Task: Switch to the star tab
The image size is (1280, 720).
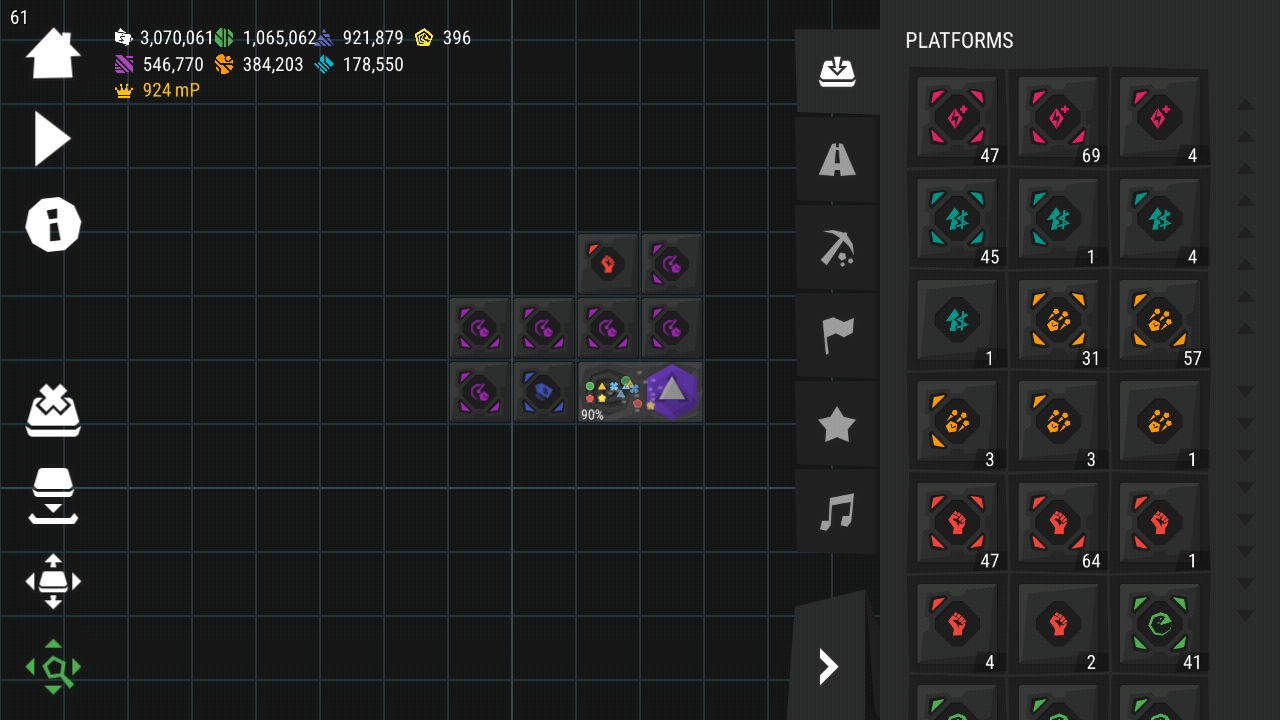Action: 837,425
